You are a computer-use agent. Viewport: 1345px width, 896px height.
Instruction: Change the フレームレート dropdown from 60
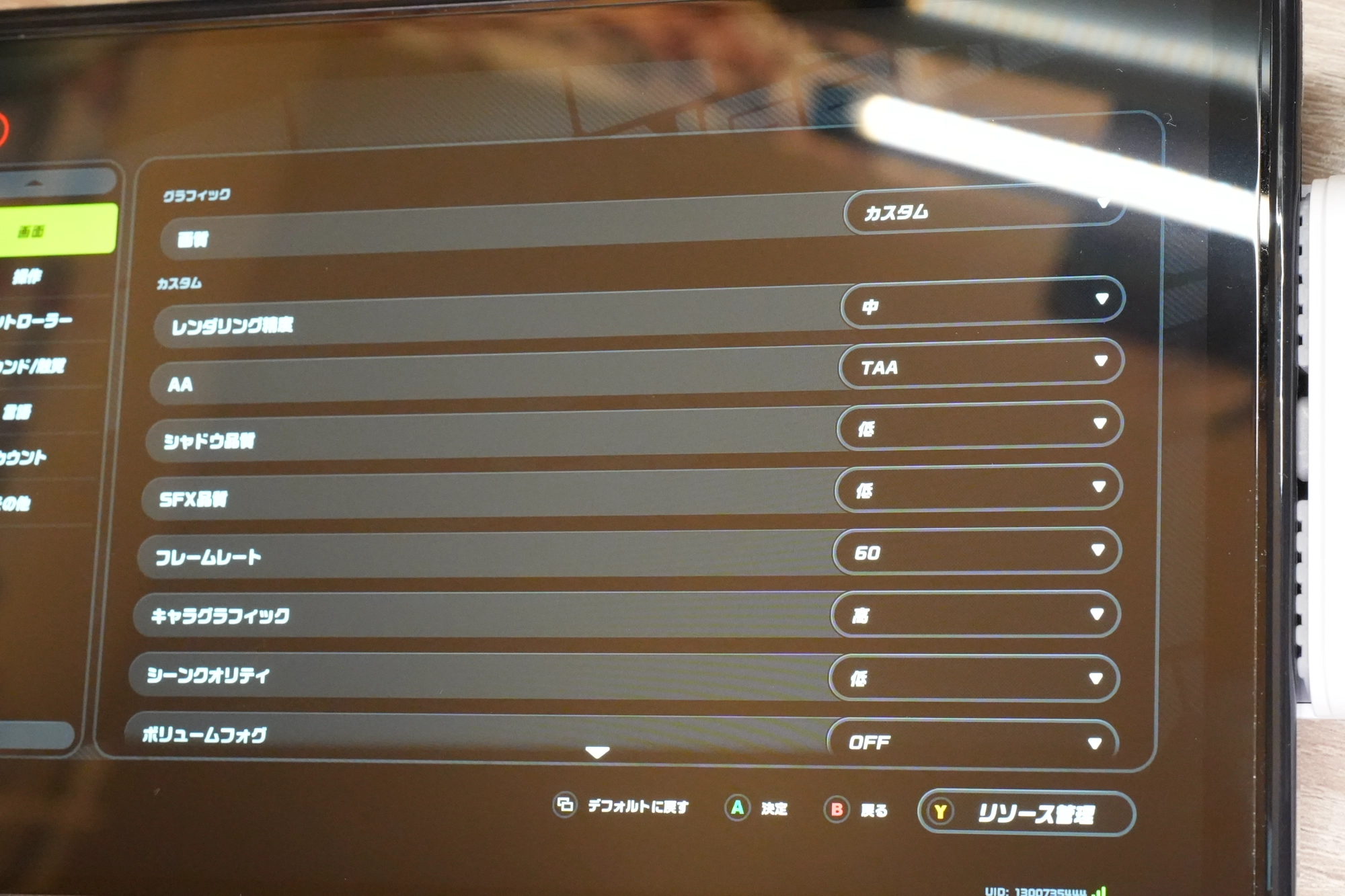point(976,552)
